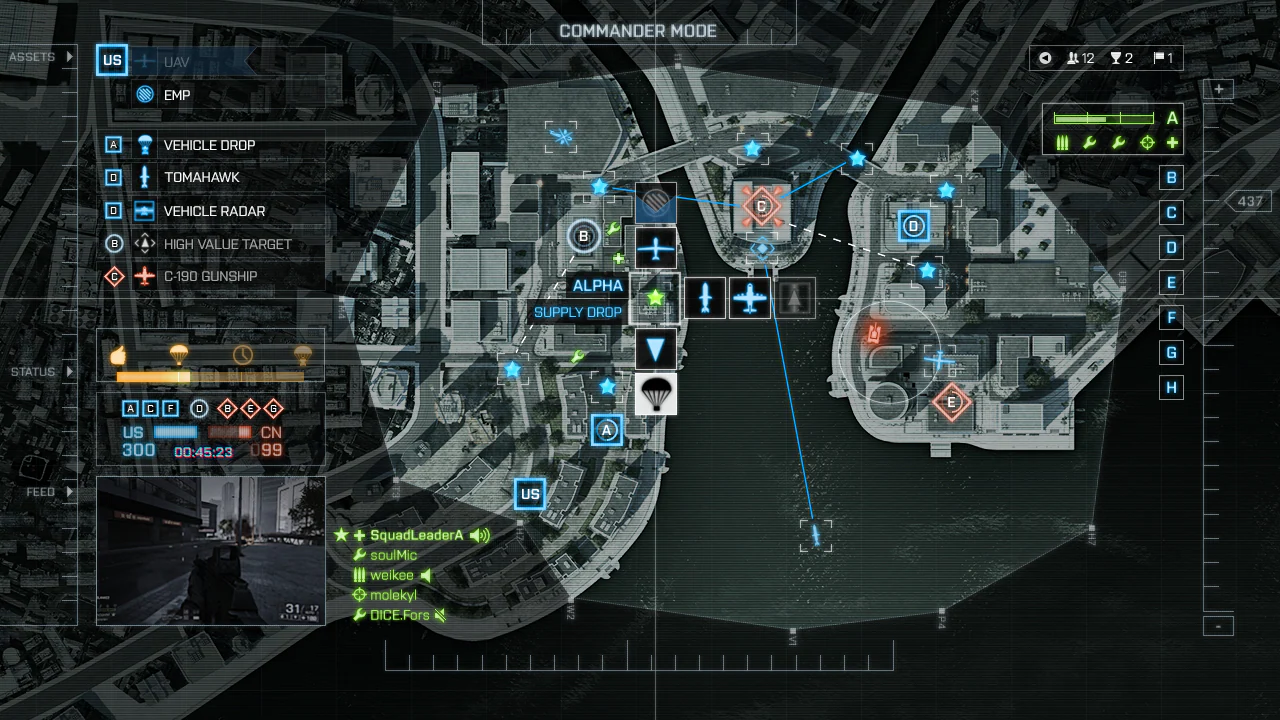Select the Tomahawk missile icon
This screenshot has height=720, width=1280.
pos(143,177)
